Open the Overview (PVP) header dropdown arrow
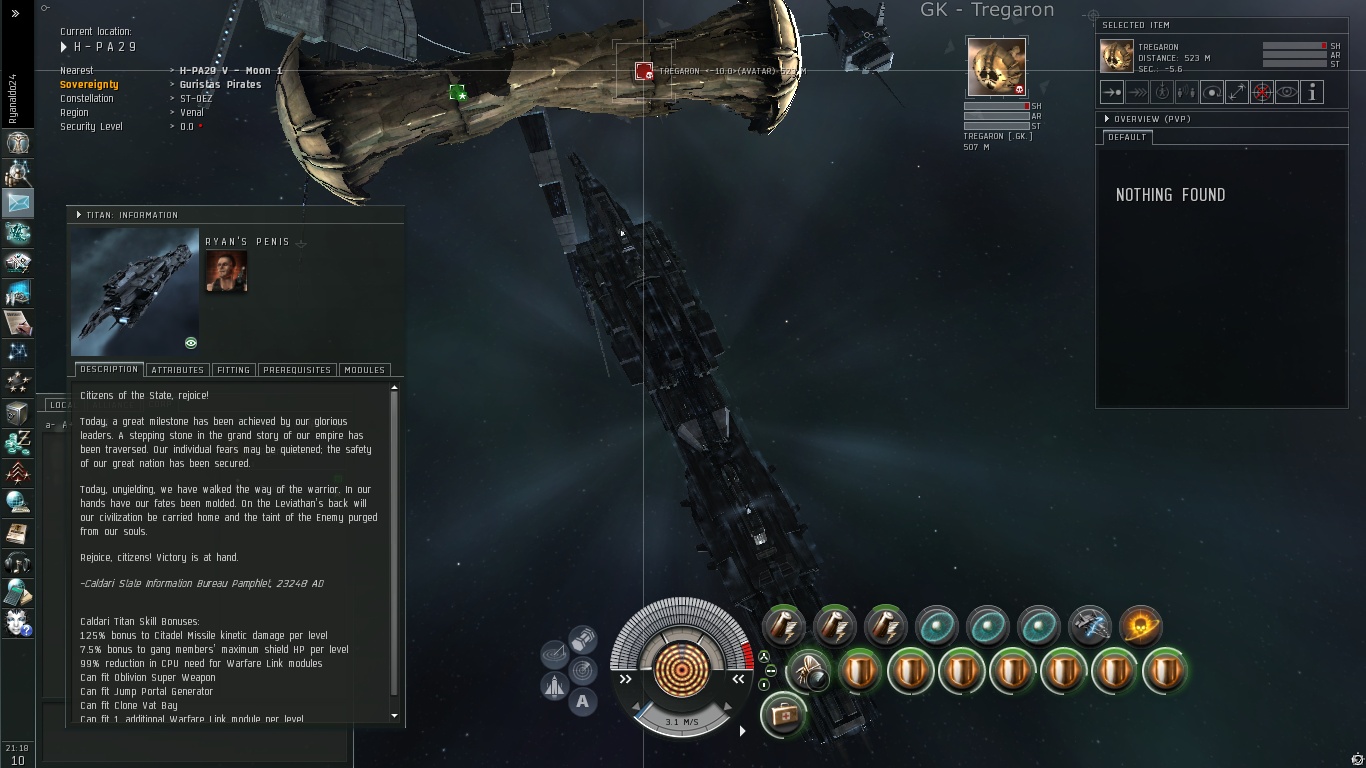 (1107, 119)
